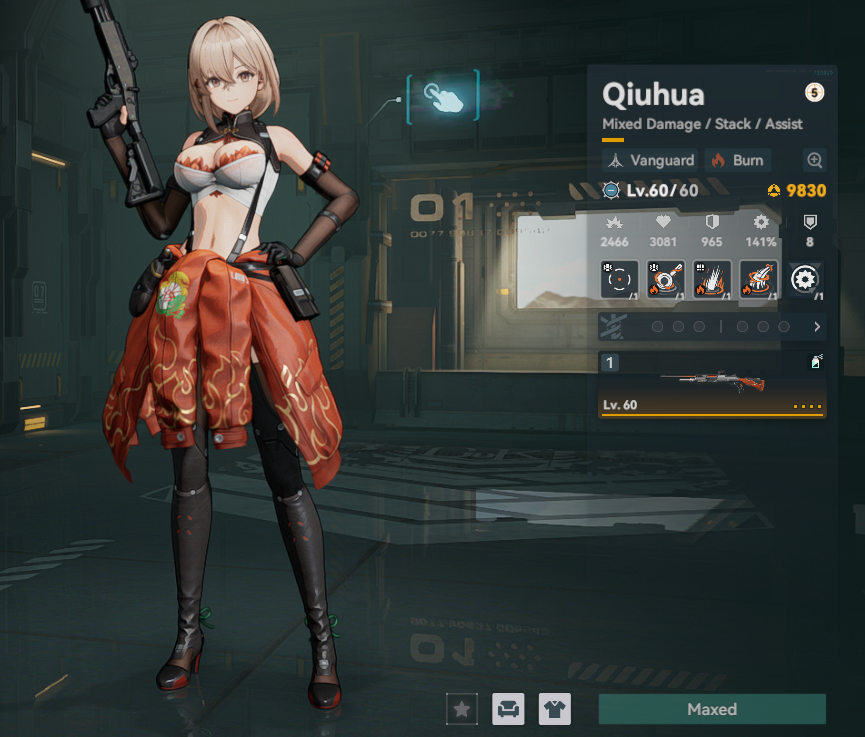Mark Qiuhua as favorite with star
865x737 pixels.
click(461, 709)
